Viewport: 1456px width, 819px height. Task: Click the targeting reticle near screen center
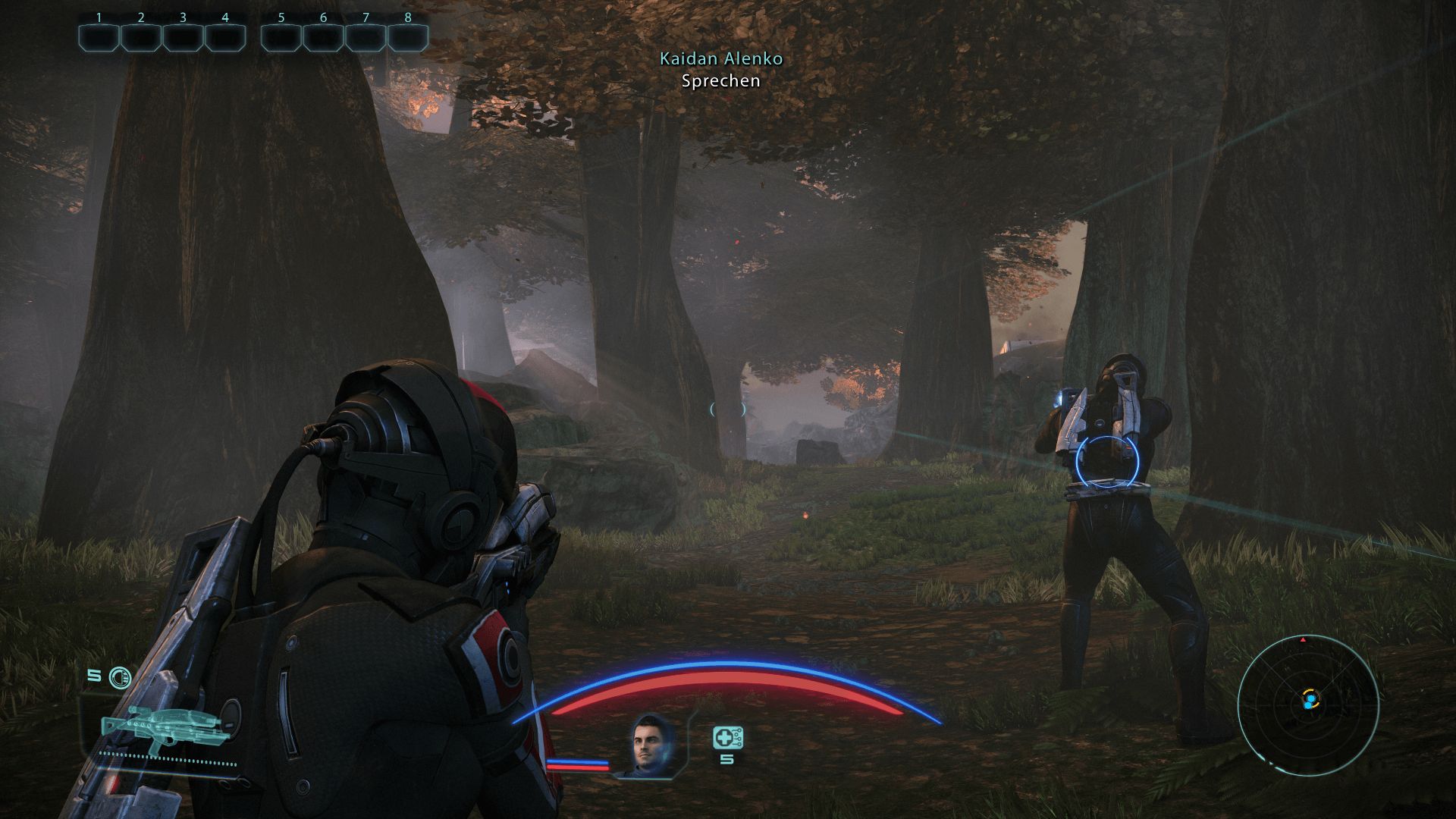tap(728, 408)
